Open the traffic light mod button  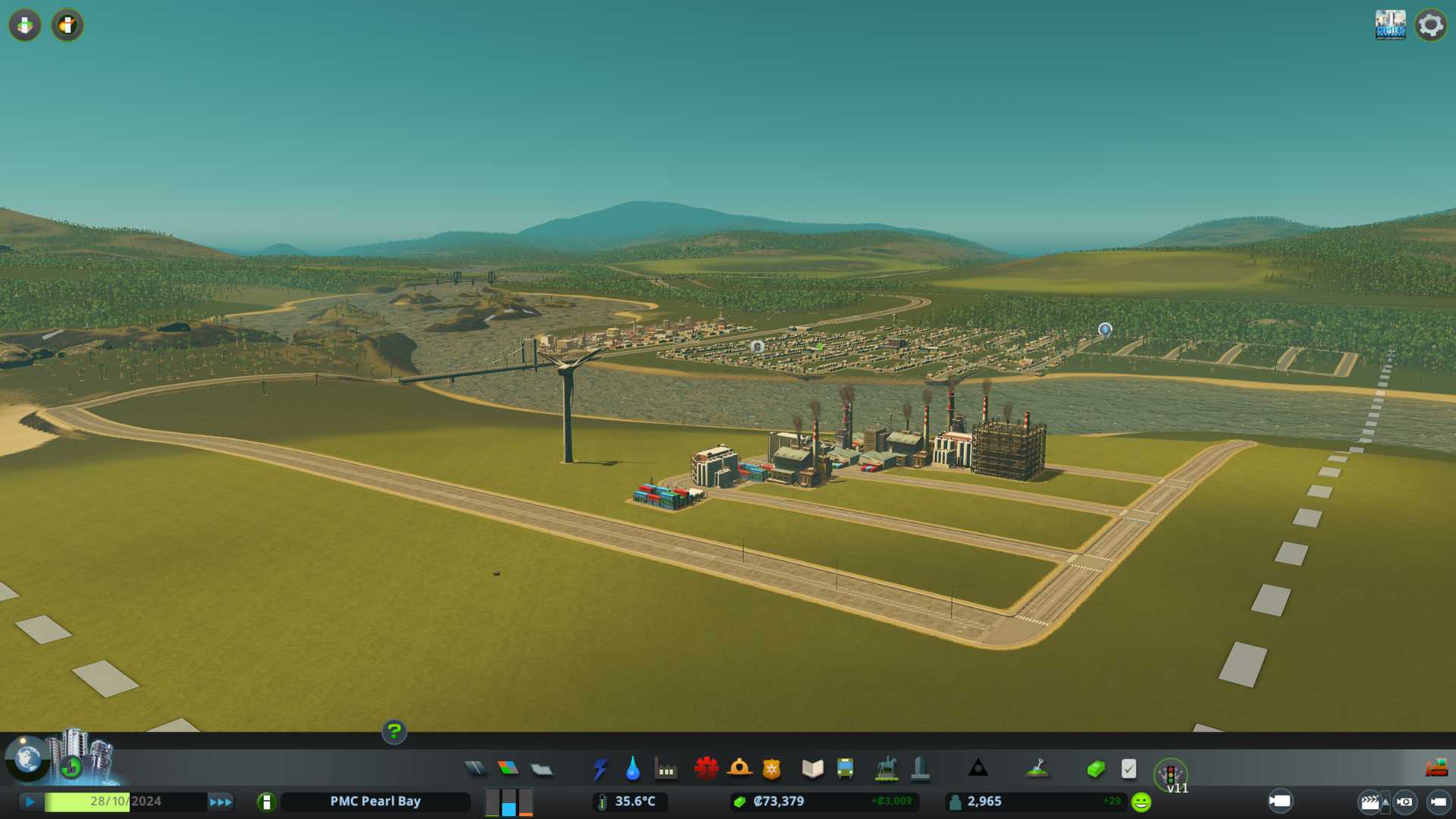tap(1170, 774)
